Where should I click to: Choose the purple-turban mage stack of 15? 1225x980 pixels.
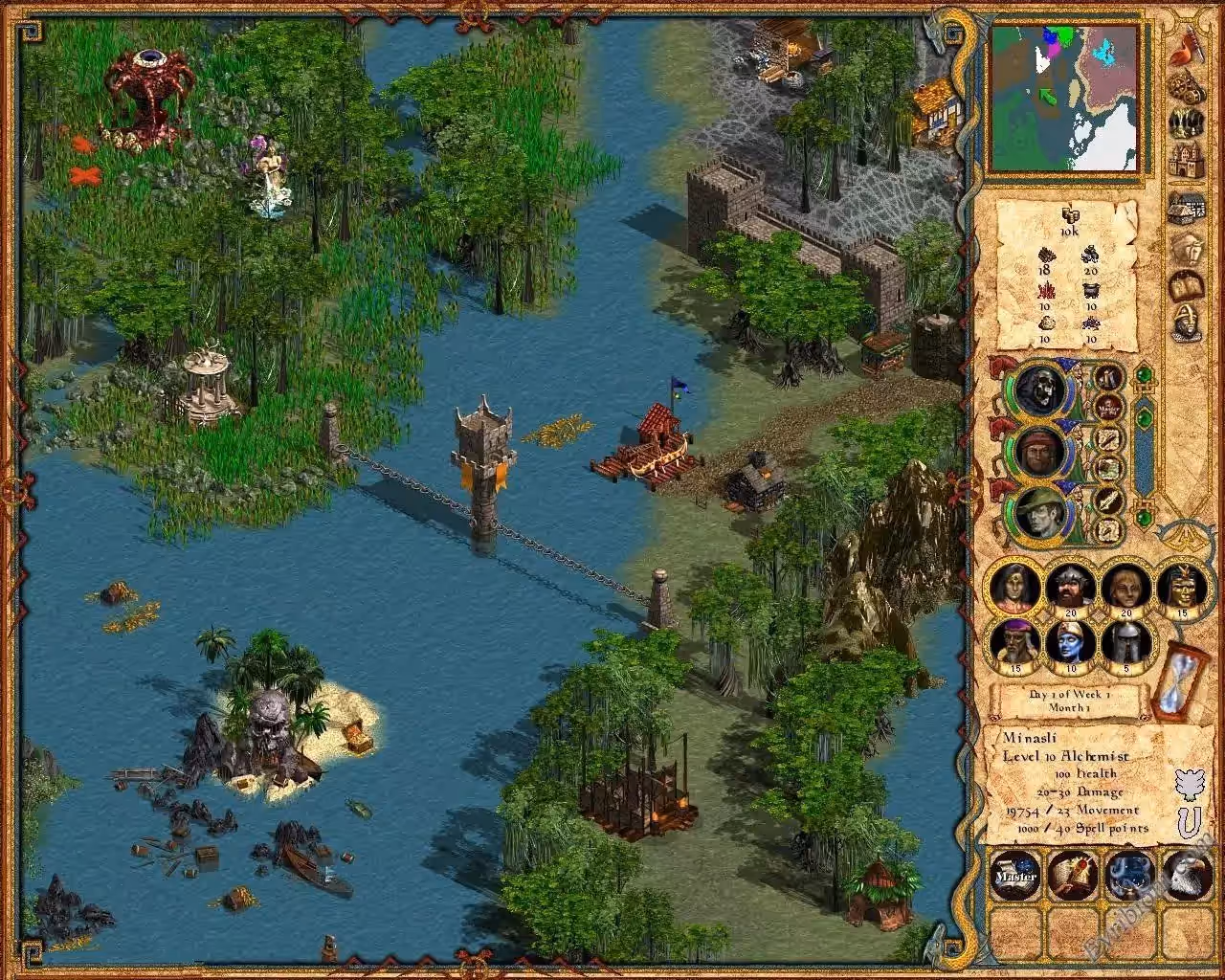pos(1015,644)
